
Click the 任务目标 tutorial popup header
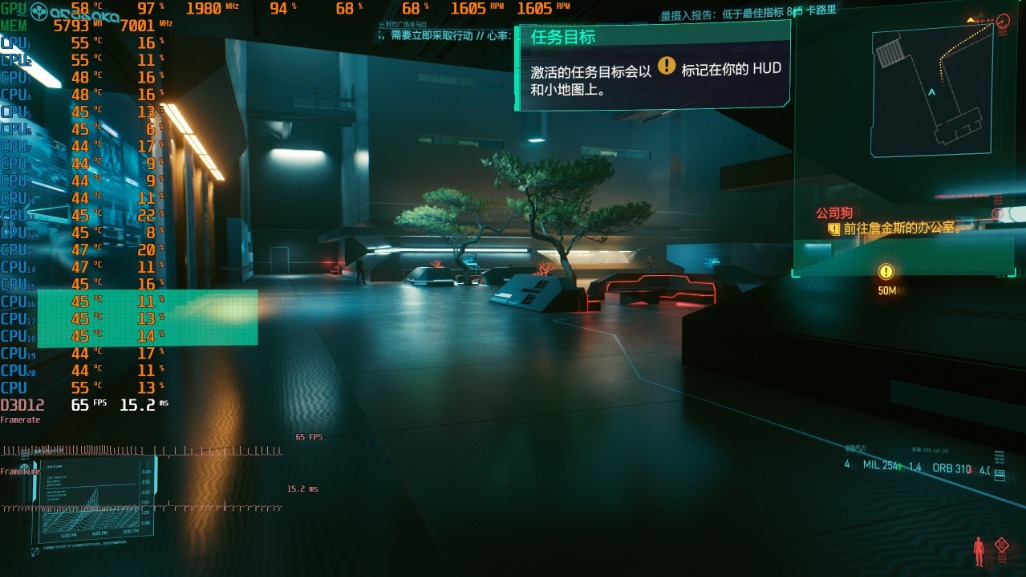tap(563, 37)
